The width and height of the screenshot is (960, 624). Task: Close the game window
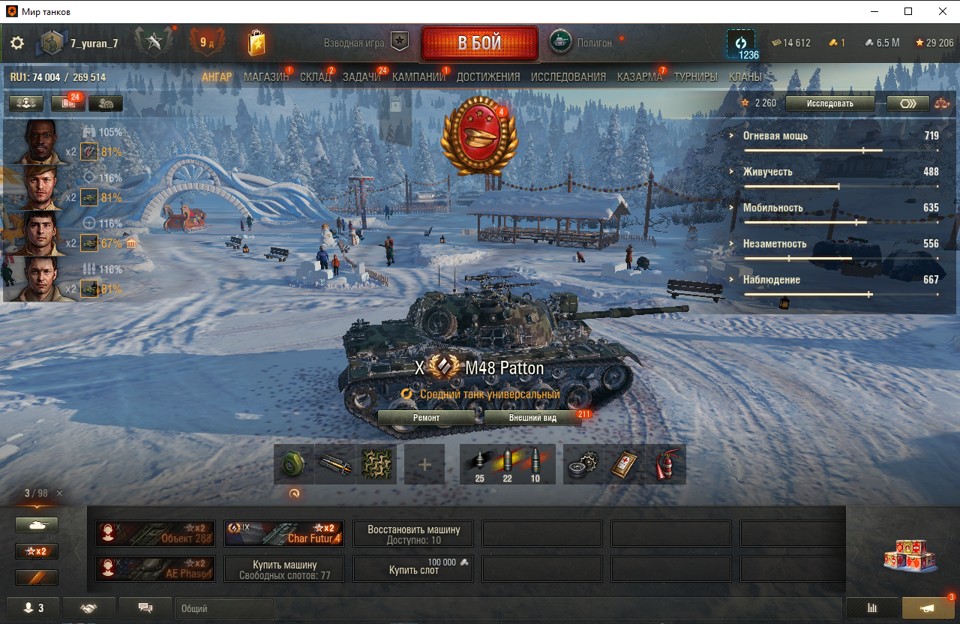point(941,11)
